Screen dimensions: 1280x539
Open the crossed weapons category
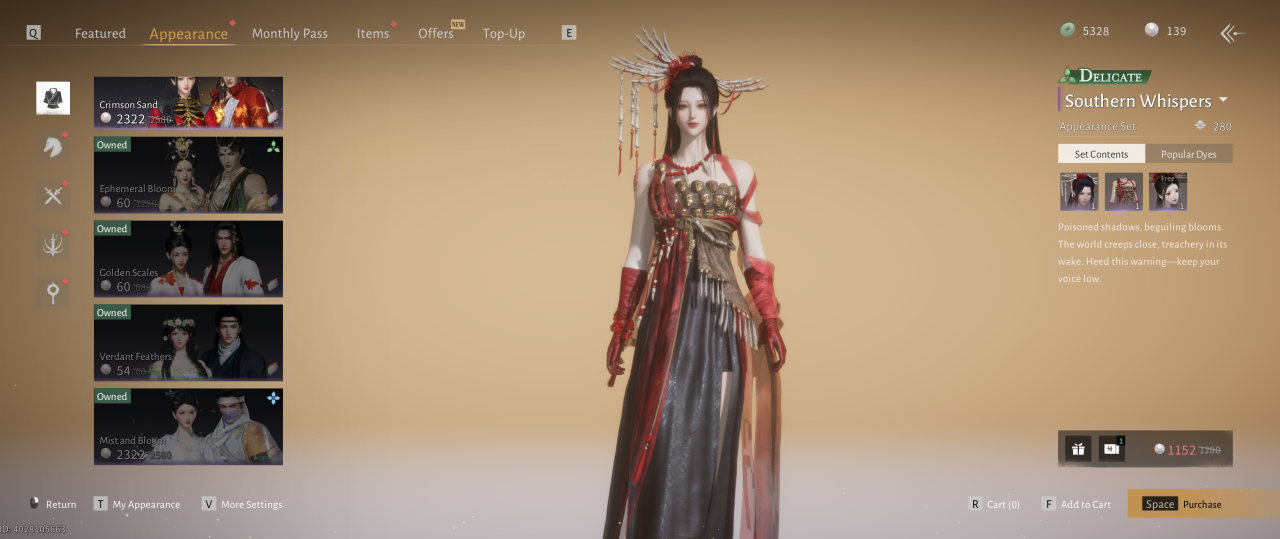coord(53,195)
